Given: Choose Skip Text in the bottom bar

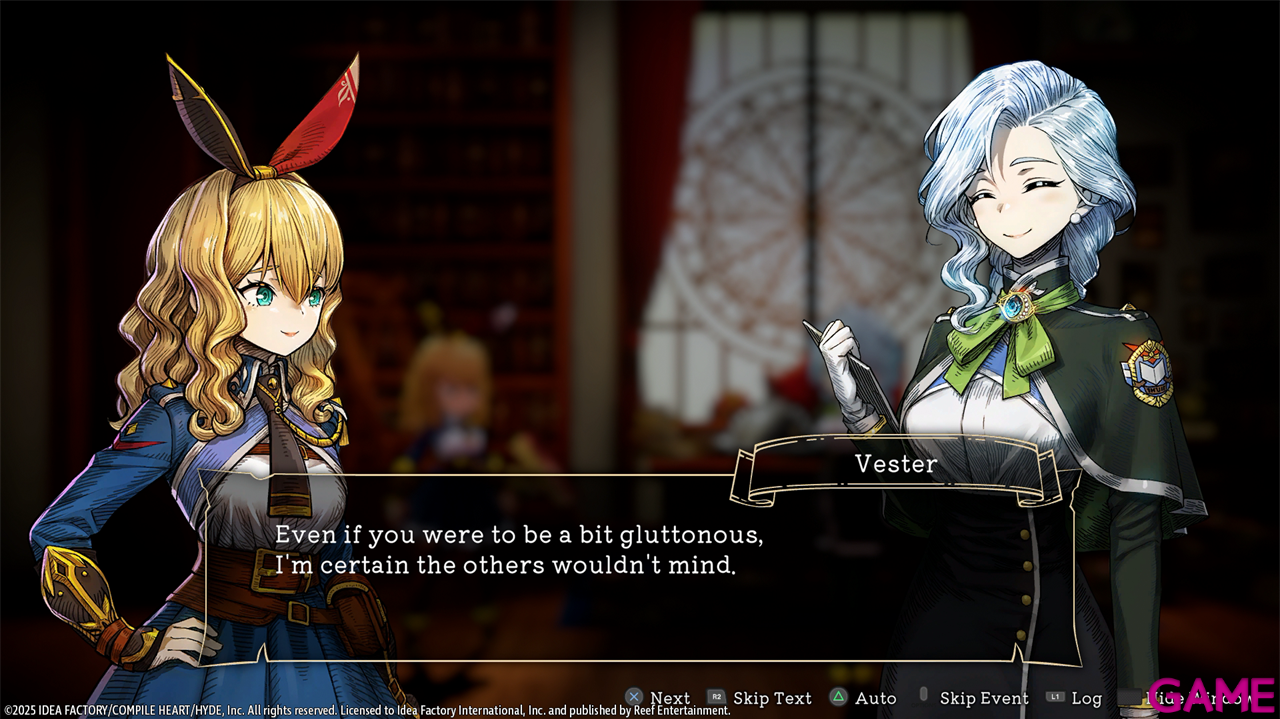Looking at the screenshot, I should (771, 698).
